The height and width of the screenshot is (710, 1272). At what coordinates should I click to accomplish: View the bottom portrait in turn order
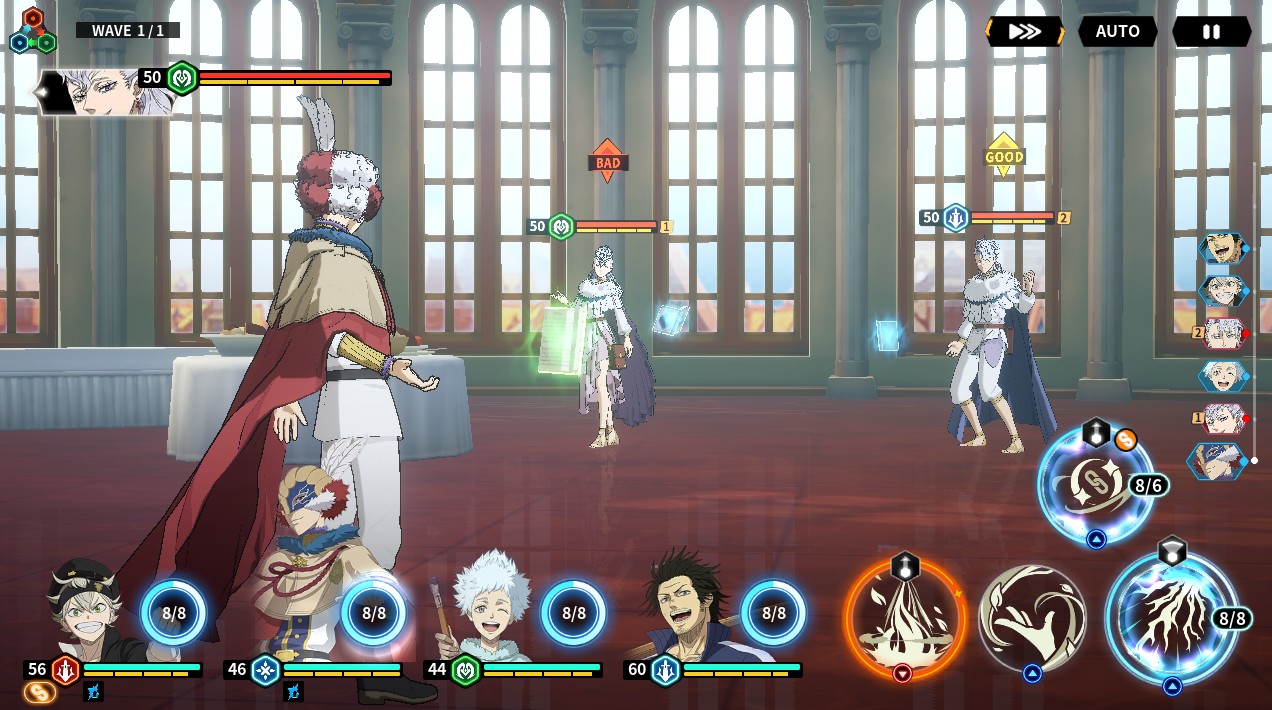click(x=1219, y=461)
